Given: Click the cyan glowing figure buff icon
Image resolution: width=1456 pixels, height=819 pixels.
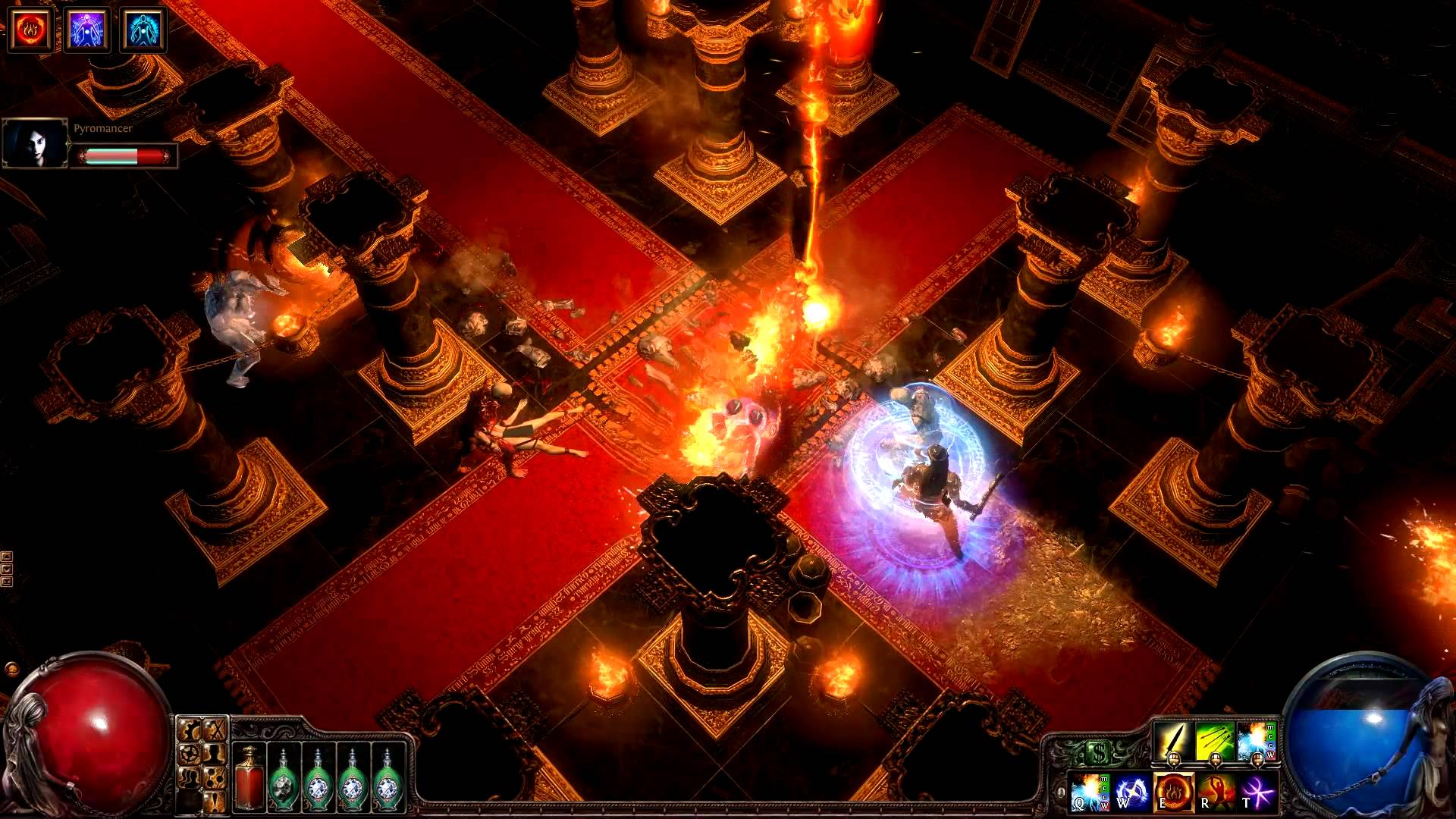Looking at the screenshot, I should (143, 29).
